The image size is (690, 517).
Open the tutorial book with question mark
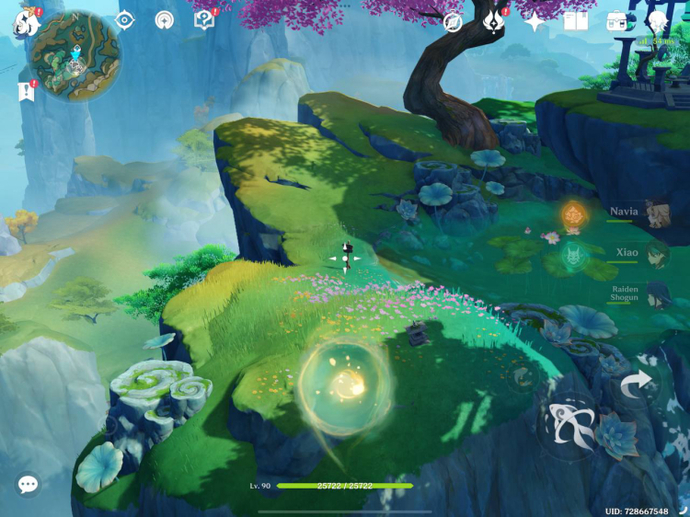(204, 20)
